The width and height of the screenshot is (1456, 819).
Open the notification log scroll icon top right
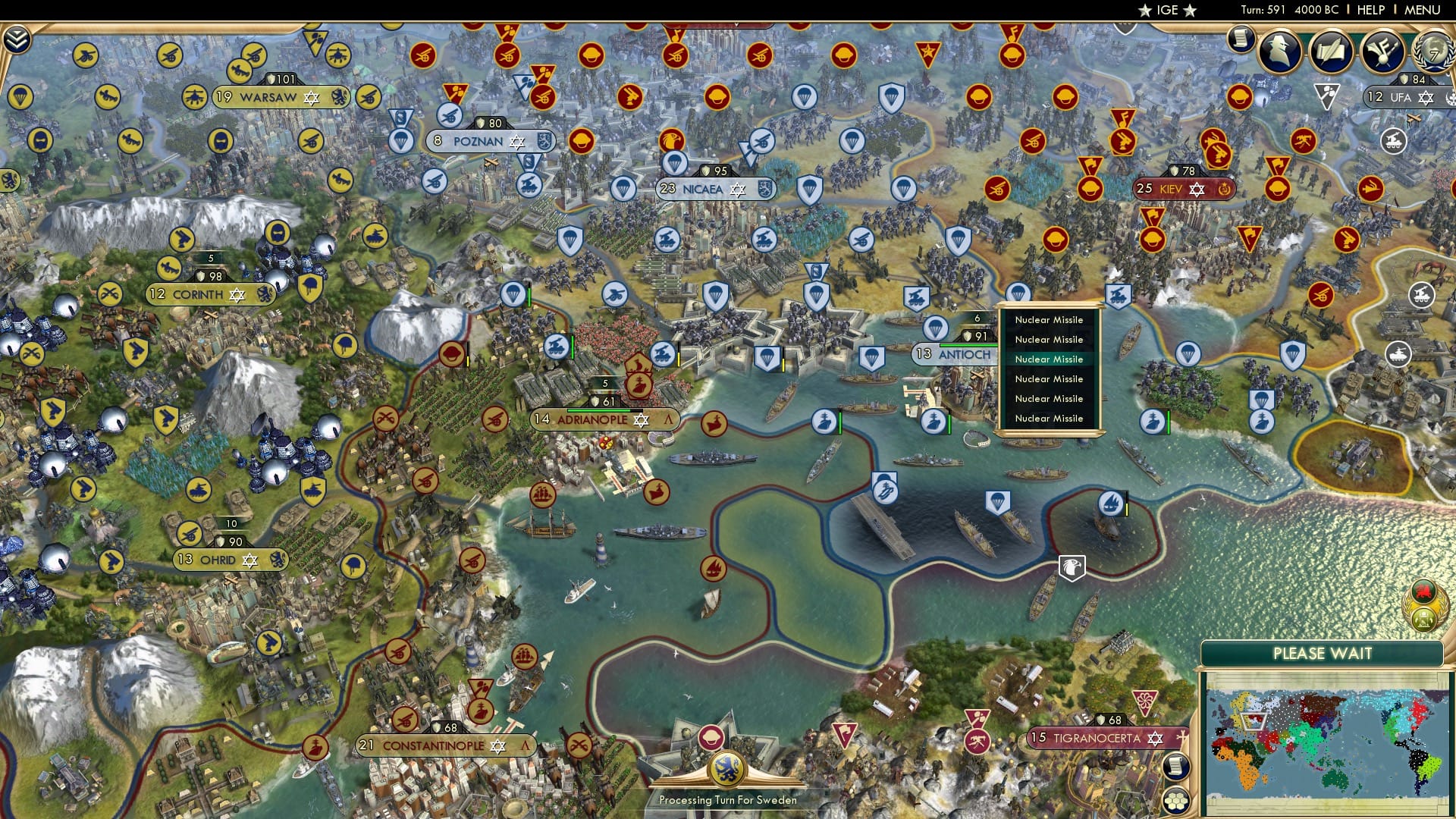pyautogui.click(x=1241, y=39)
